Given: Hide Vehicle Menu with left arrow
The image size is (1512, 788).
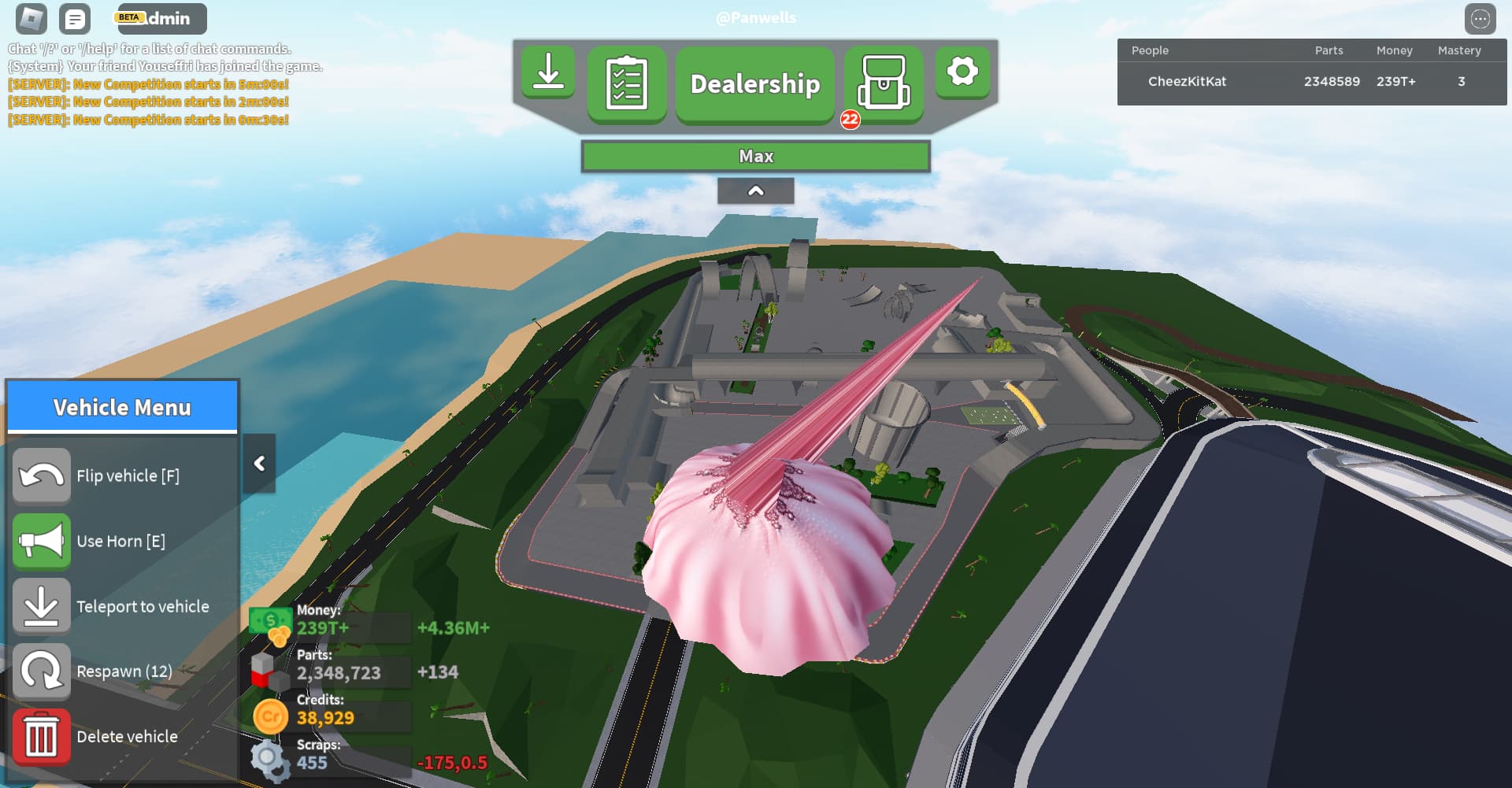Looking at the screenshot, I should click(259, 464).
